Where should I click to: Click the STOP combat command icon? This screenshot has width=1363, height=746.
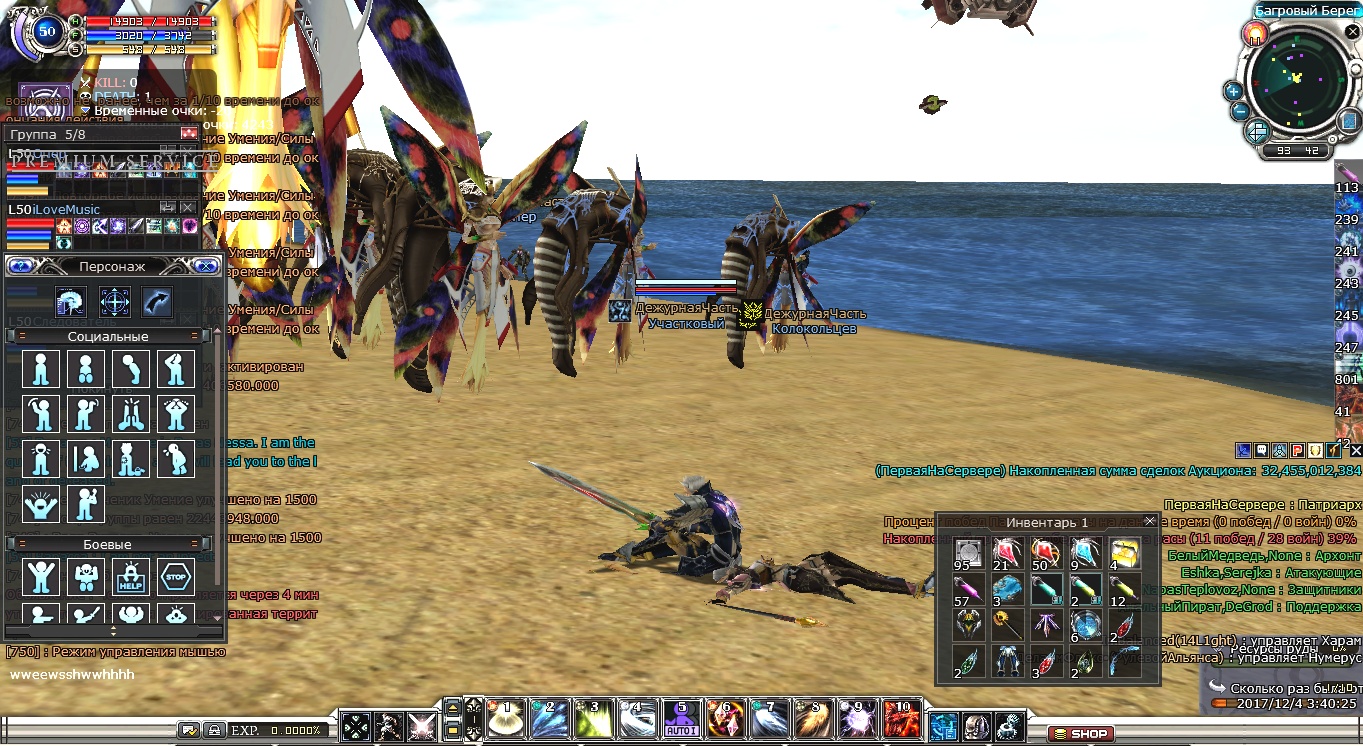(175, 577)
